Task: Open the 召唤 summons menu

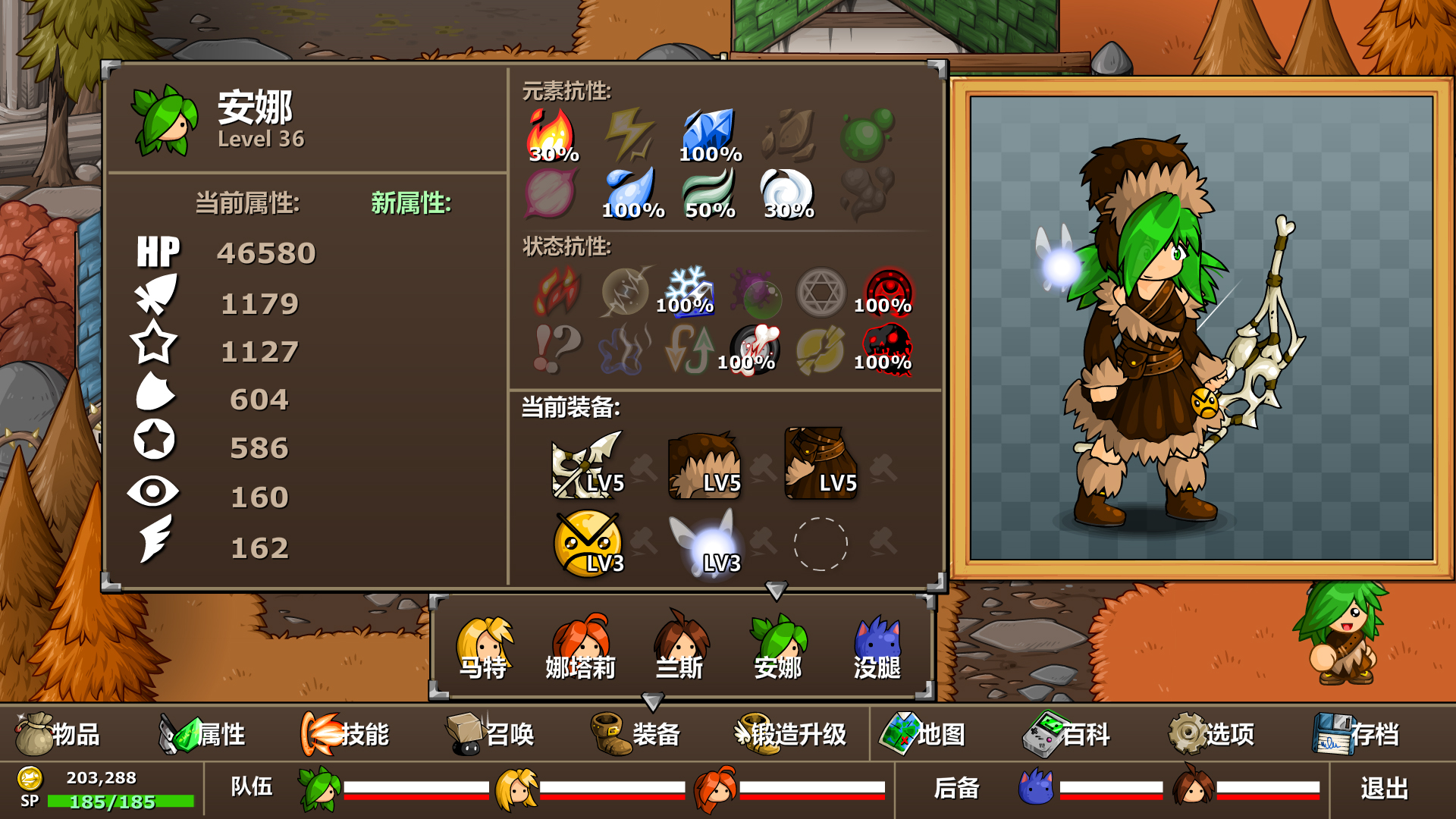Action: point(490,733)
